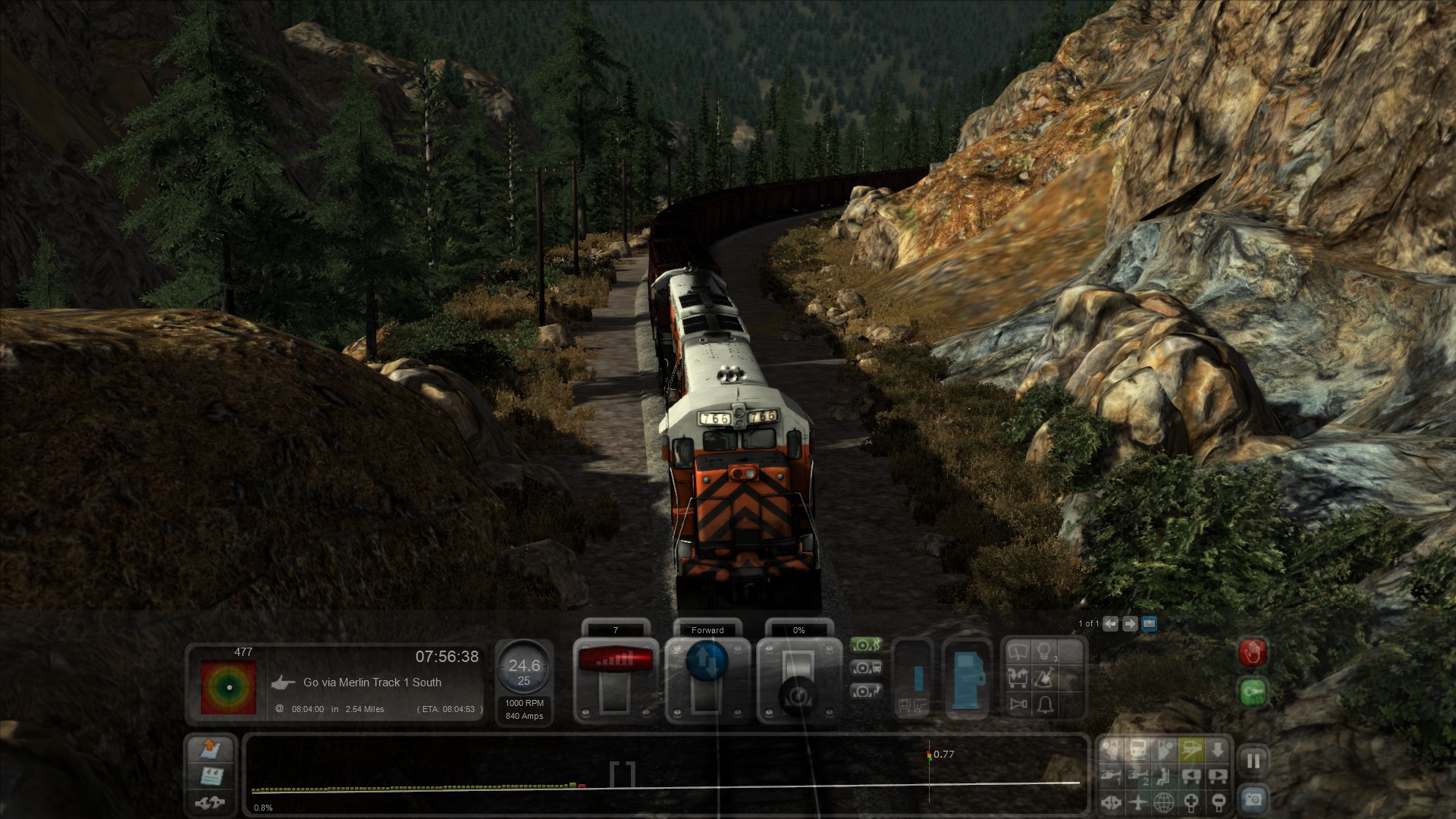This screenshot has width=1456, height=819.
Task: Toggle the windshield wipers icon
Action: [1019, 652]
